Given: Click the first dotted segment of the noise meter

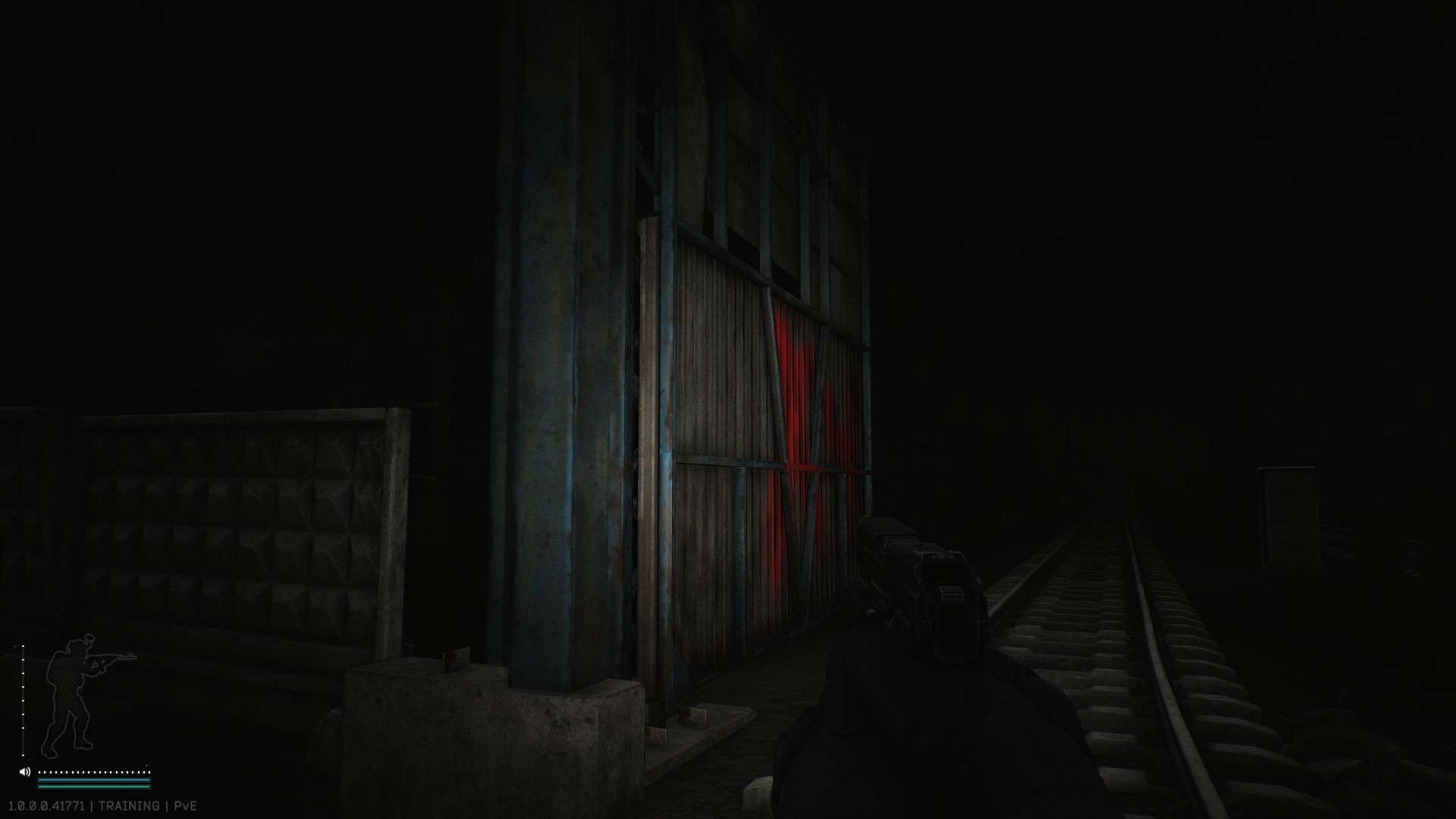Looking at the screenshot, I should point(40,772).
